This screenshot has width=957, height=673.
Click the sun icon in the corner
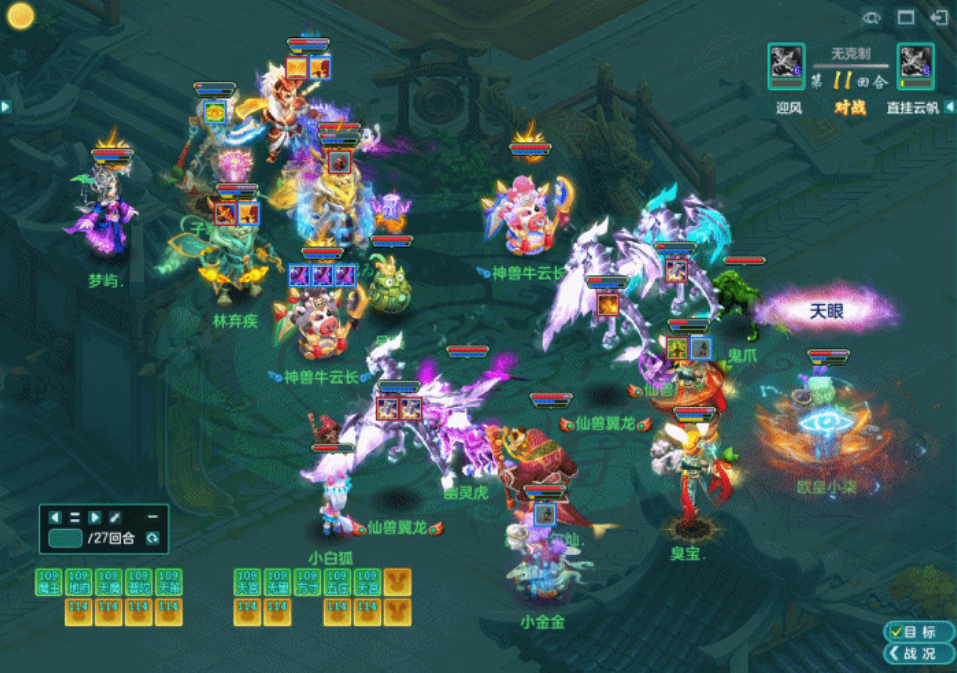[x=21, y=16]
